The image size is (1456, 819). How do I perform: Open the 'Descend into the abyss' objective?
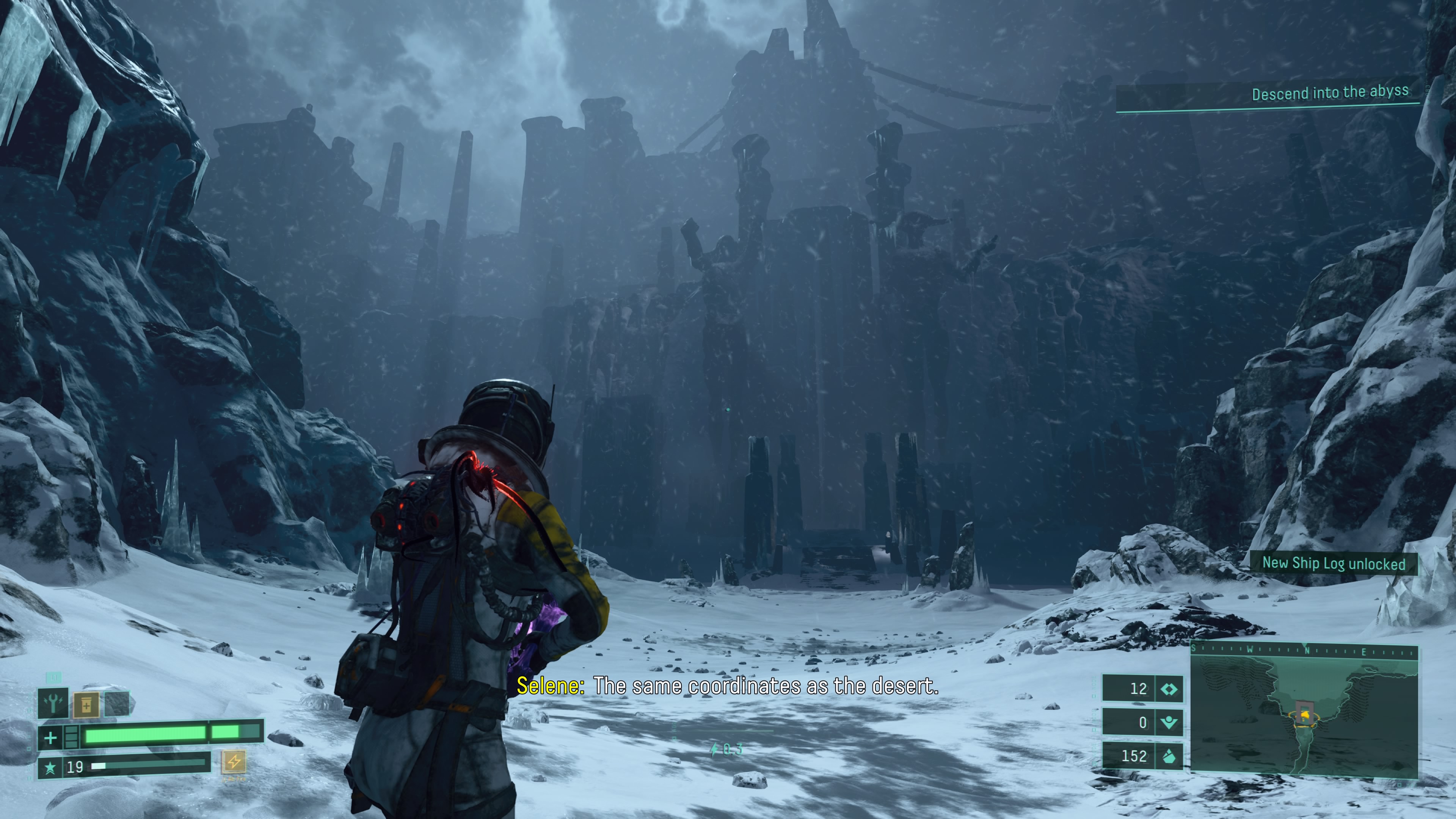(x=1329, y=93)
